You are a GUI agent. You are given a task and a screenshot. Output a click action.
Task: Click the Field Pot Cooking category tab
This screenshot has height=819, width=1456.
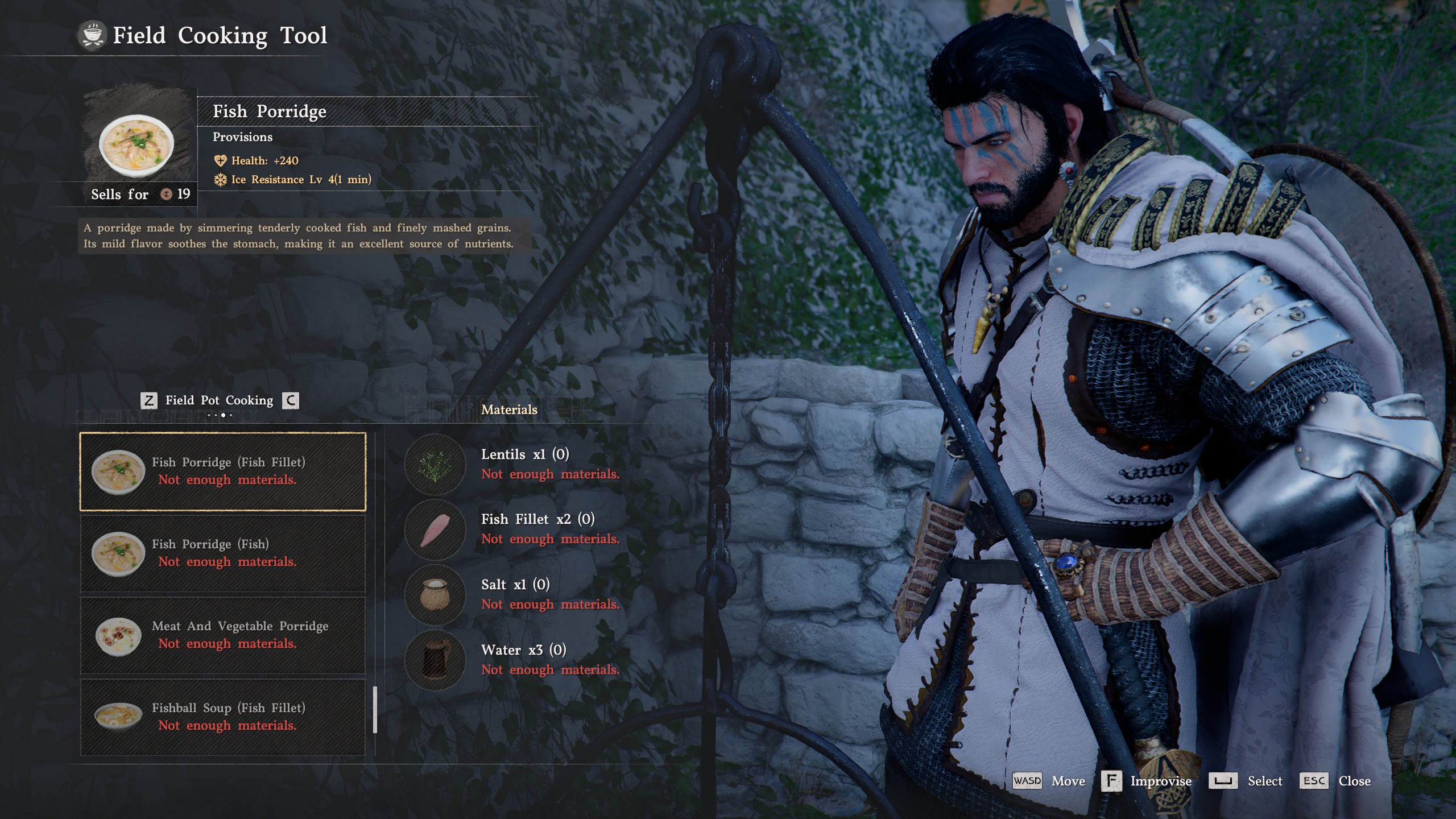pyautogui.click(x=219, y=400)
